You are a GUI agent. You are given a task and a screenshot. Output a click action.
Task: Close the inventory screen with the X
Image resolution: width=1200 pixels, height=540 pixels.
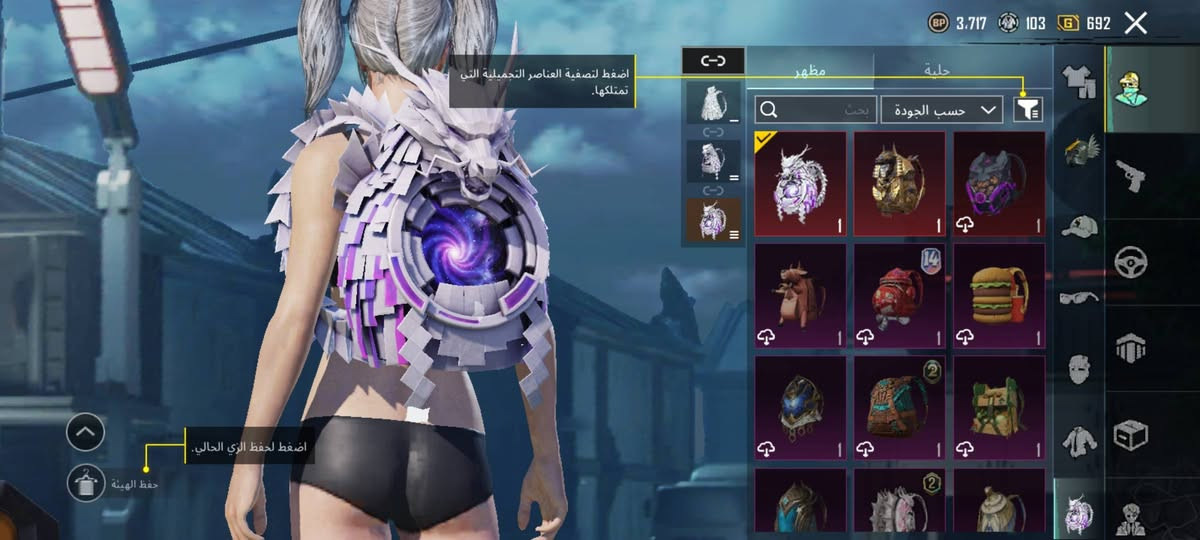(x=1135, y=23)
